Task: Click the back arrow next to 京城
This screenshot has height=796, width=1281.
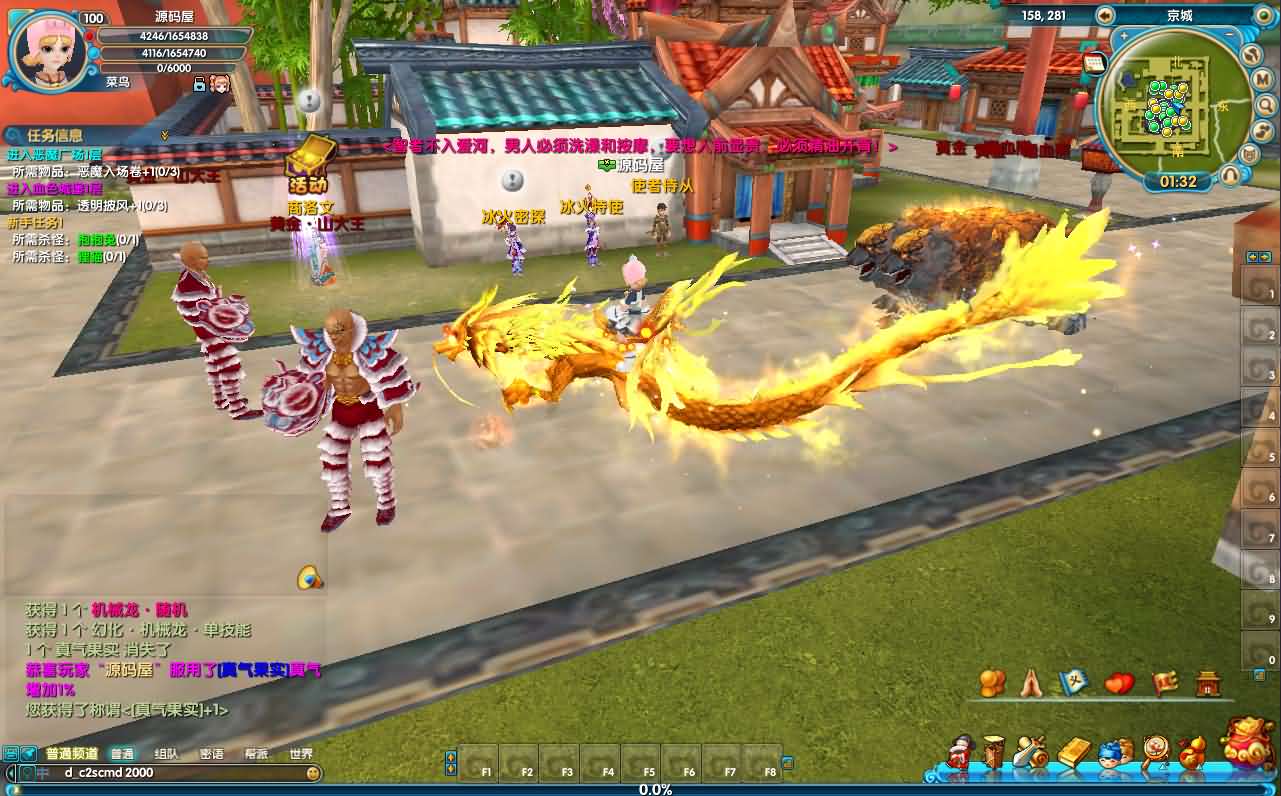Action: pyautogui.click(x=1105, y=15)
